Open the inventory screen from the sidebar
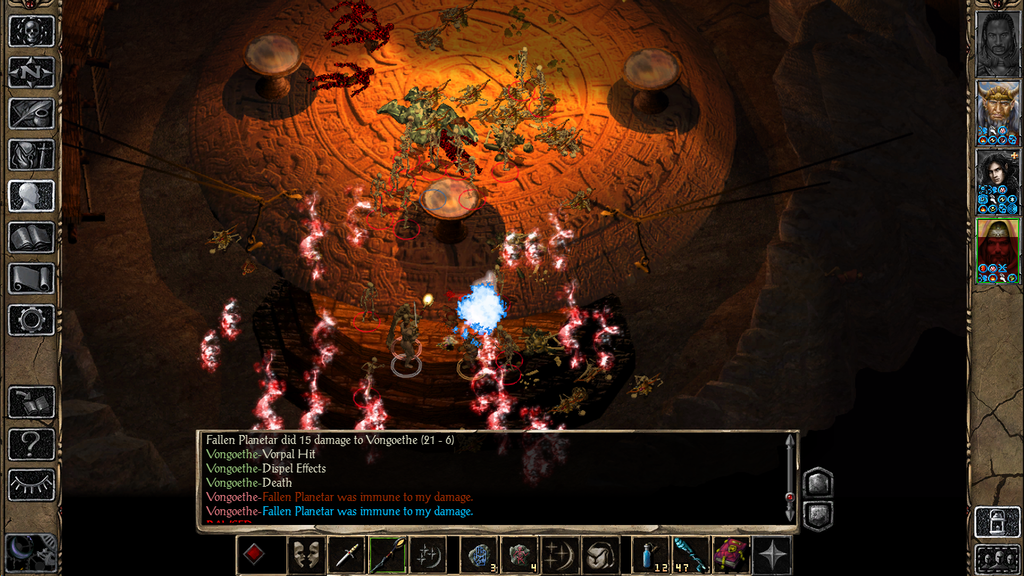This screenshot has height=576, width=1024. (x=31, y=154)
